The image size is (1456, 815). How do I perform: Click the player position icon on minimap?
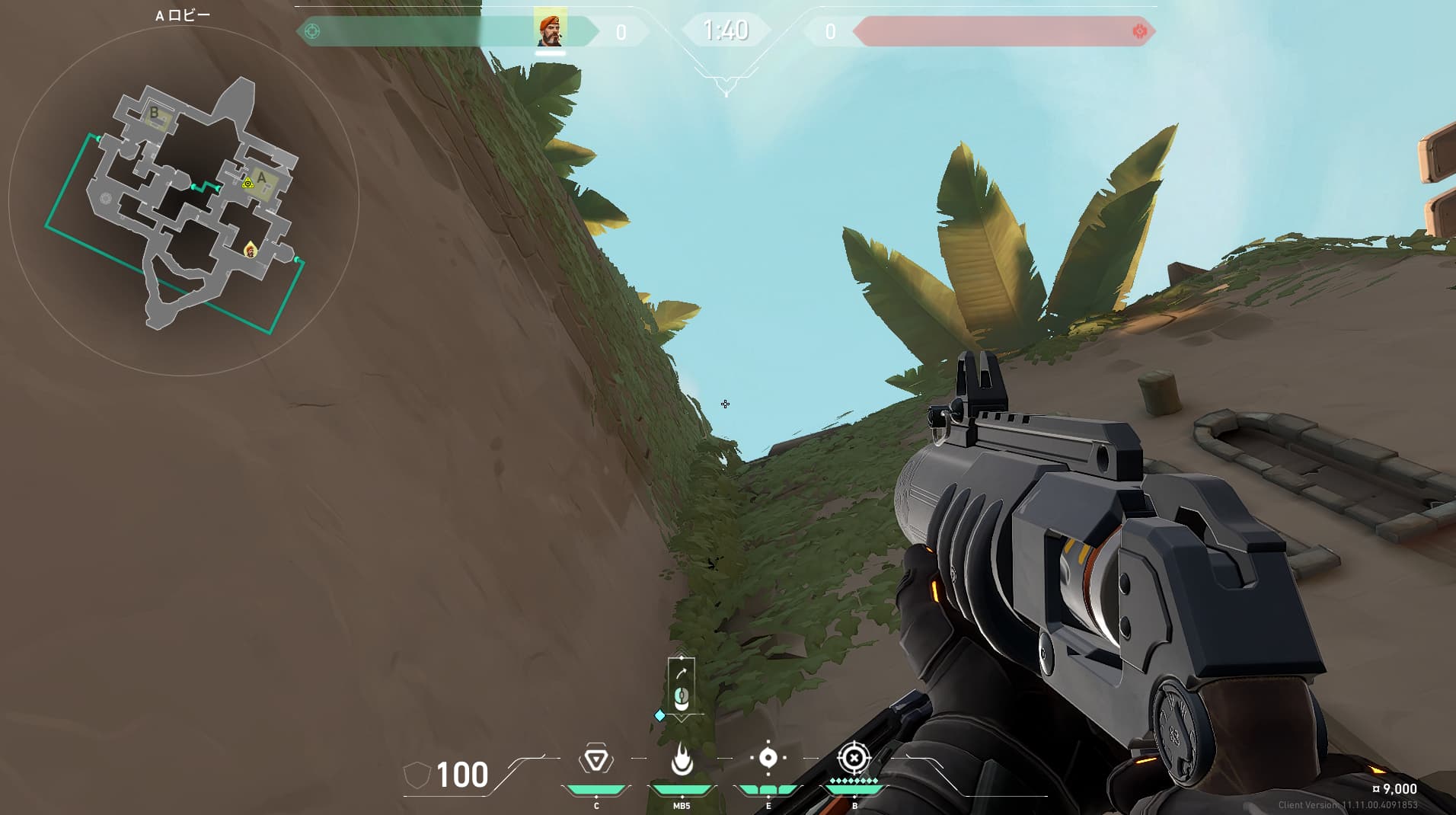coord(250,249)
